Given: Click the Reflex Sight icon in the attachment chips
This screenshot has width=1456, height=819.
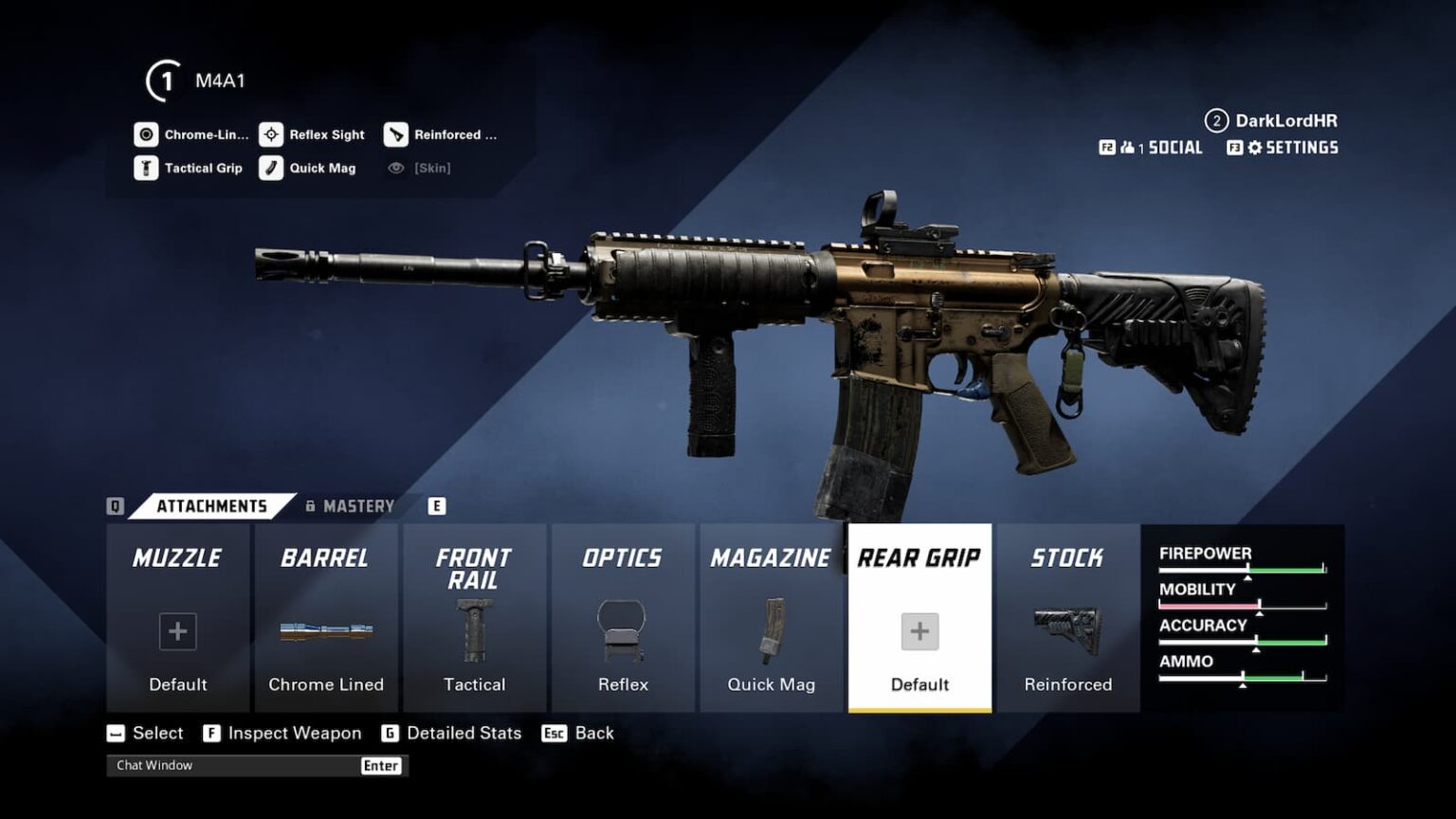Looking at the screenshot, I should [272, 134].
